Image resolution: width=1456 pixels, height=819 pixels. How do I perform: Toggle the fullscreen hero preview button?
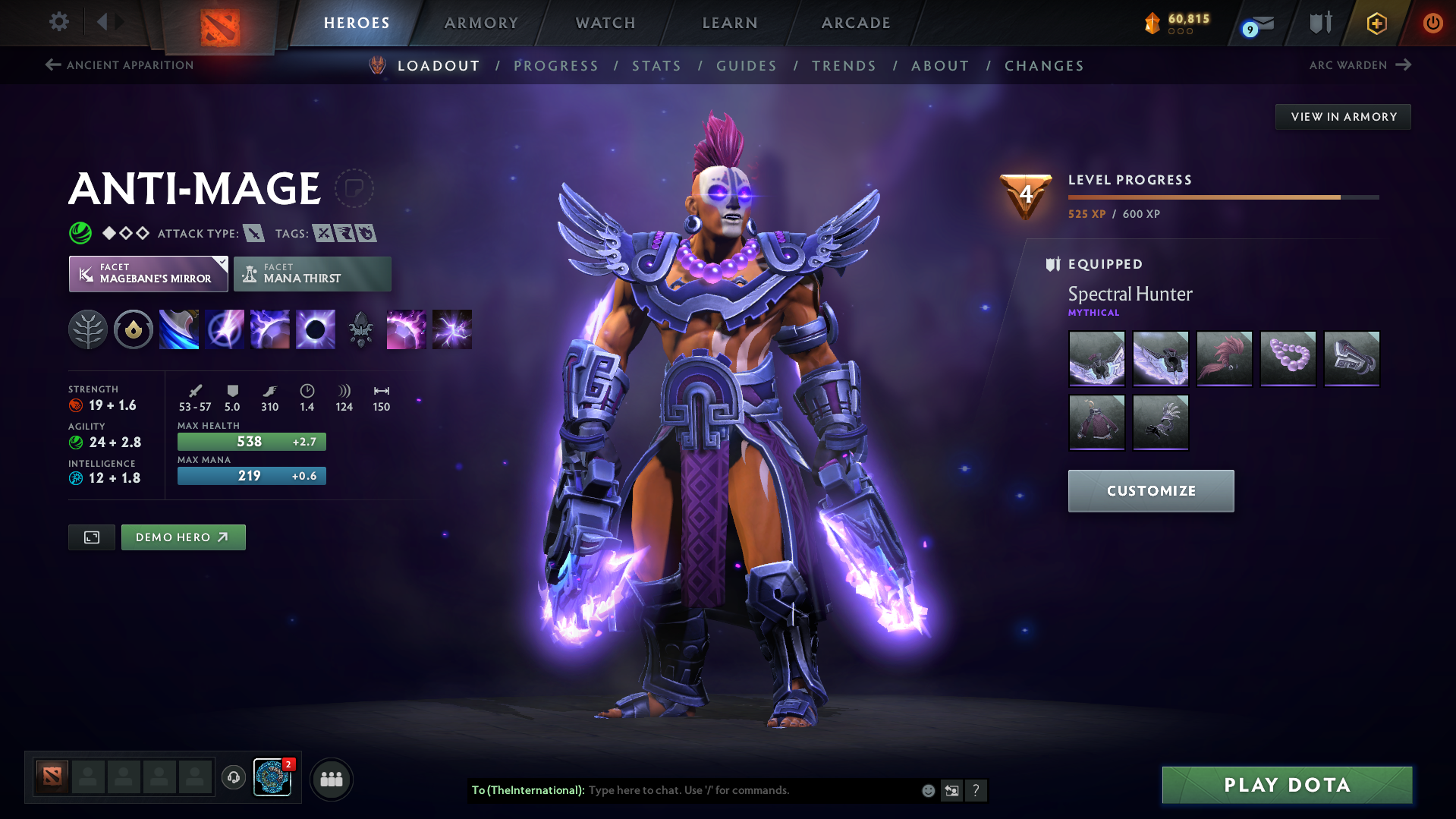(91, 537)
